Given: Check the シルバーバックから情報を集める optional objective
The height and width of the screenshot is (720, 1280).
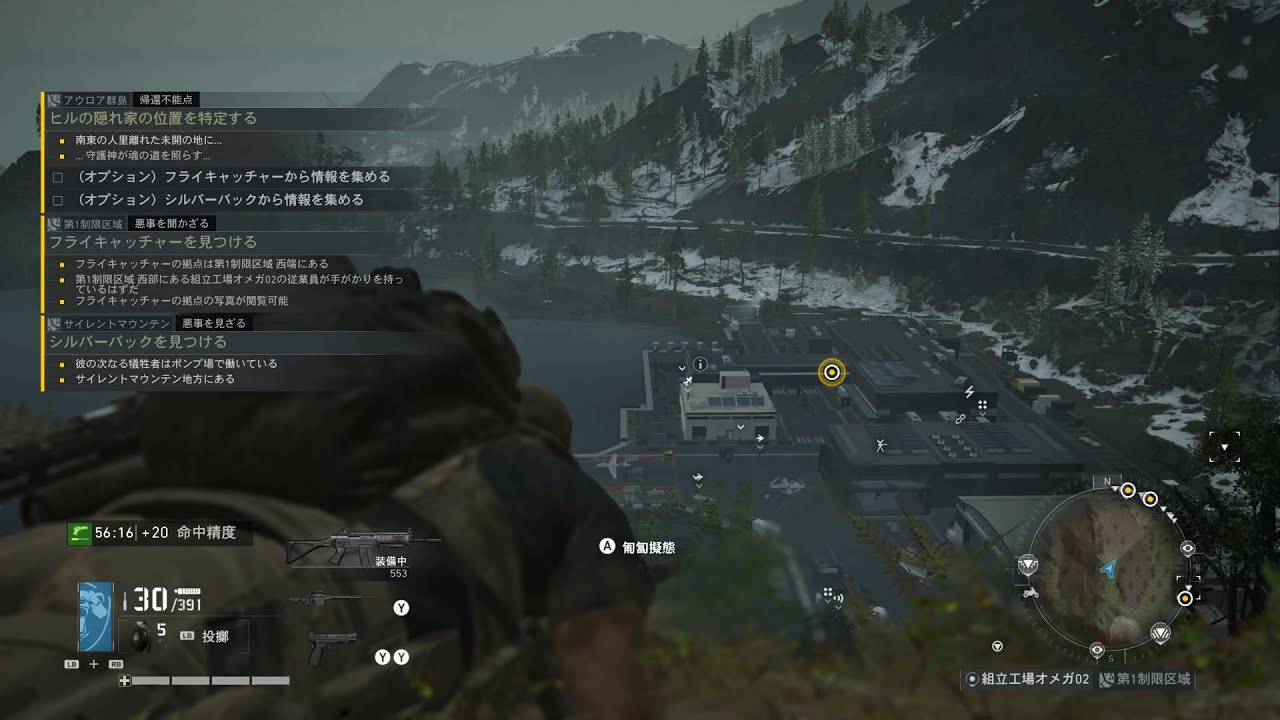Looking at the screenshot, I should (57, 199).
